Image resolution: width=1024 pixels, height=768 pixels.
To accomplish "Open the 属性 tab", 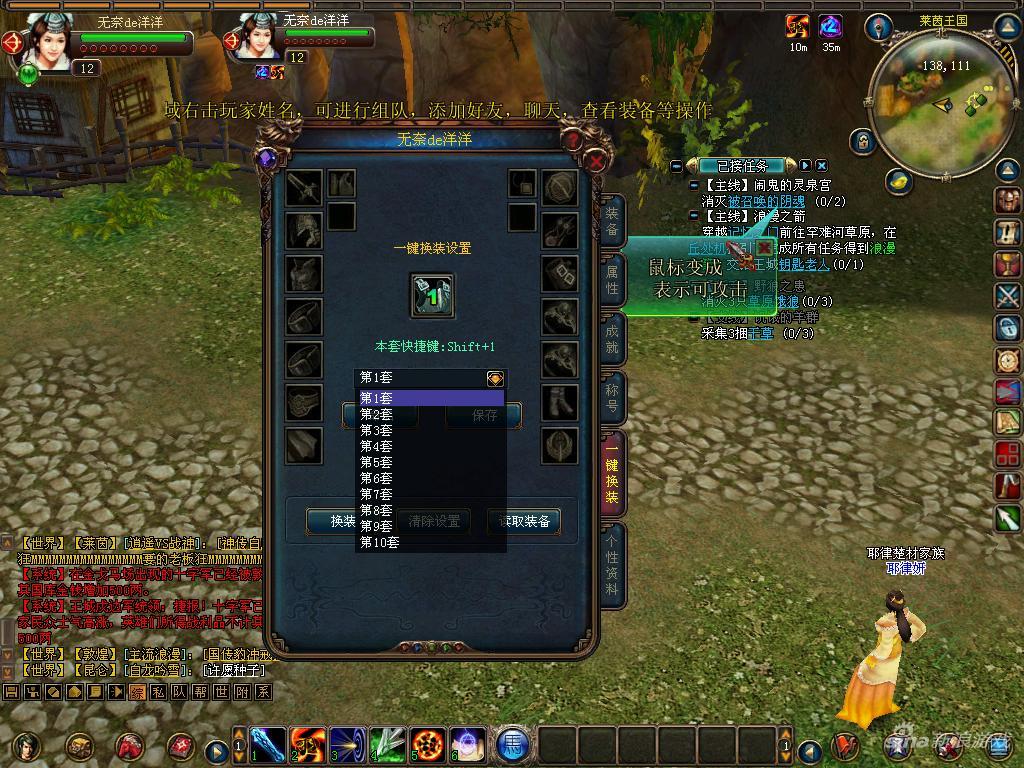I will (612, 281).
